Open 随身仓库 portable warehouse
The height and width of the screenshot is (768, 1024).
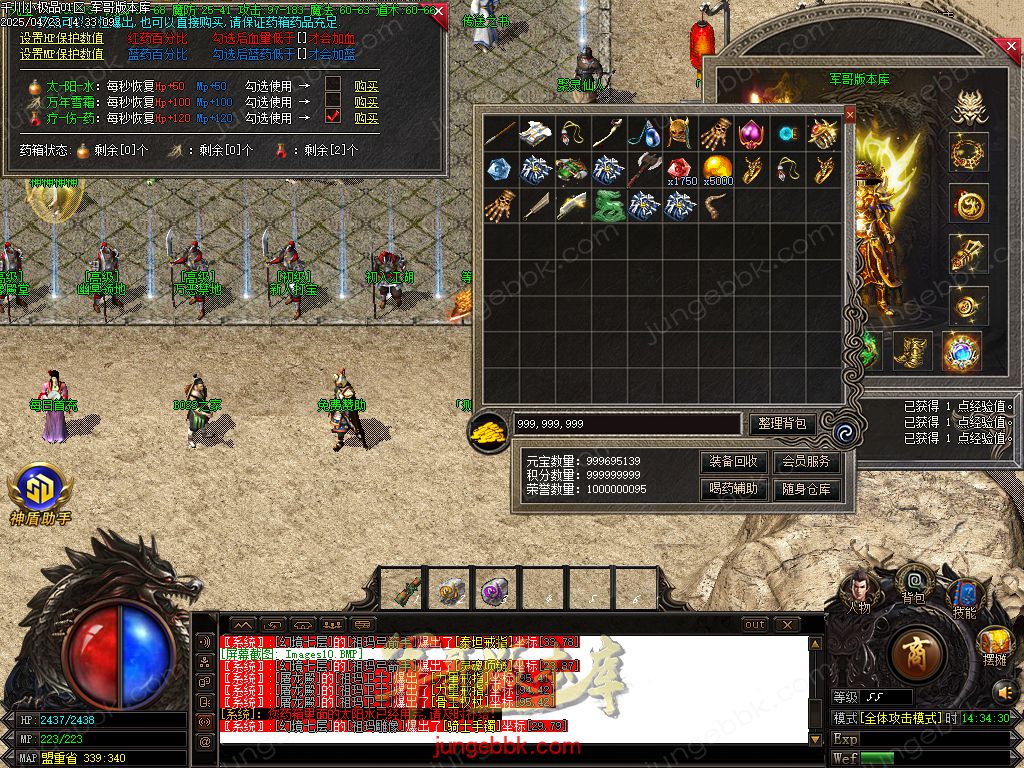point(805,489)
